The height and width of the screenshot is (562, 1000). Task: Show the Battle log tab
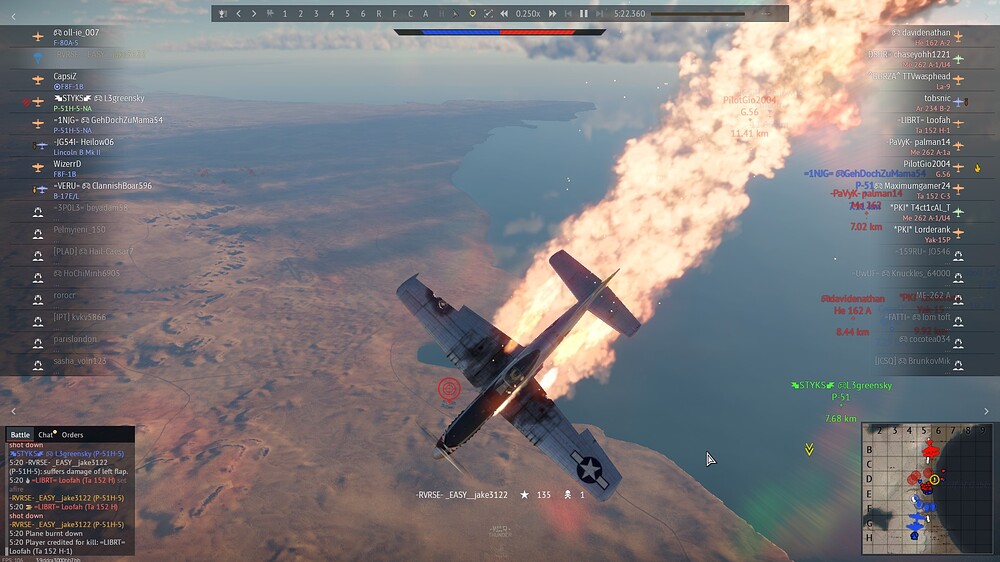[20, 435]
